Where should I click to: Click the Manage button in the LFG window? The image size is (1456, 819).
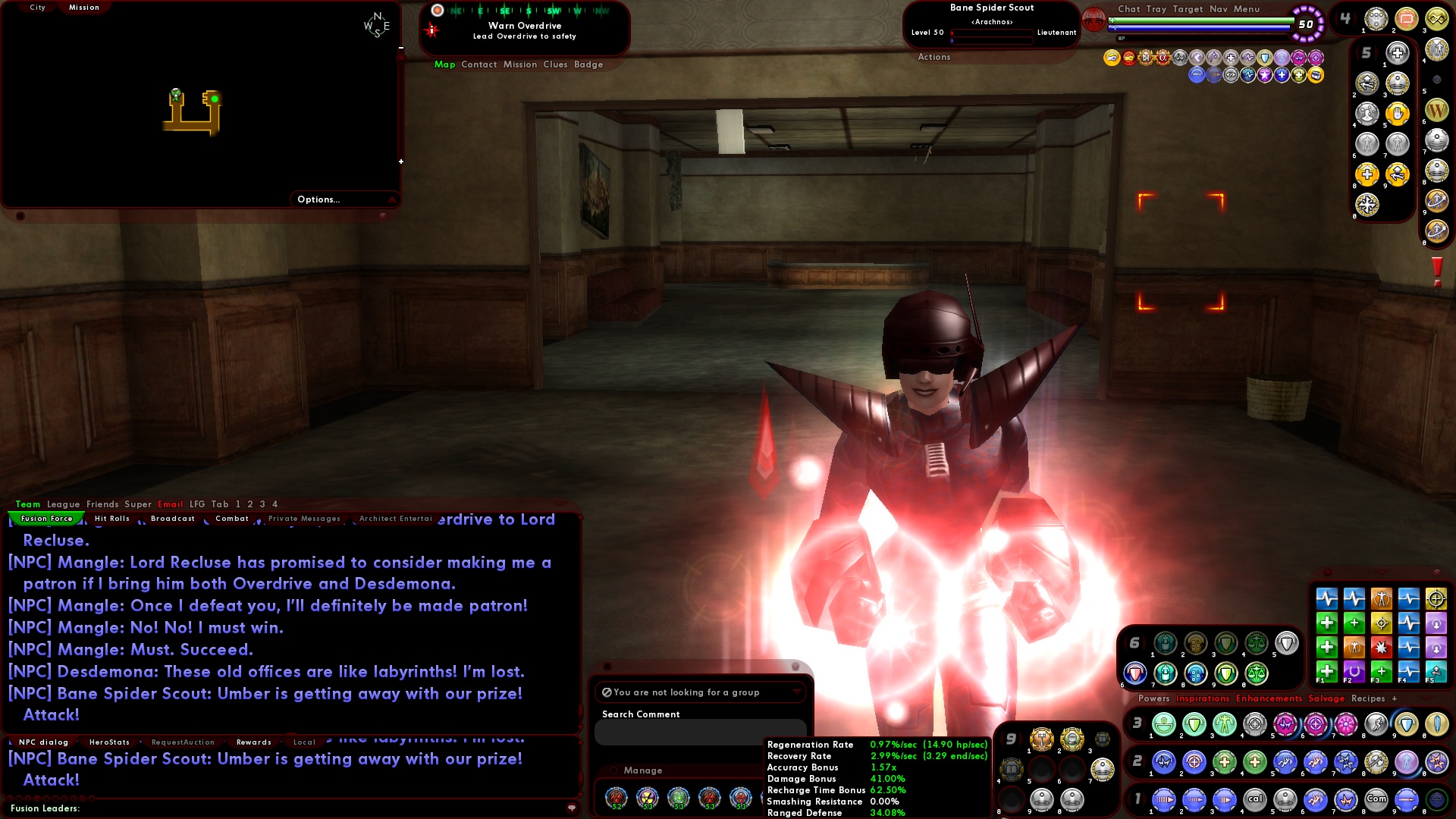[643, 770]
